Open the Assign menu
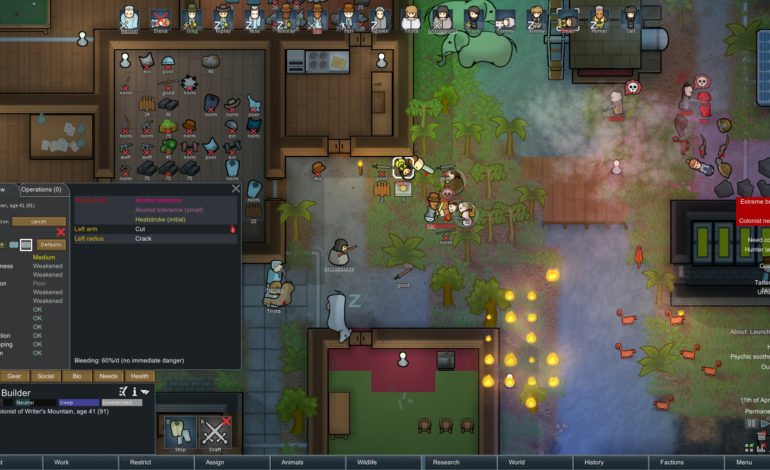Viewport: 770px width, 470px height. point(214,462)
